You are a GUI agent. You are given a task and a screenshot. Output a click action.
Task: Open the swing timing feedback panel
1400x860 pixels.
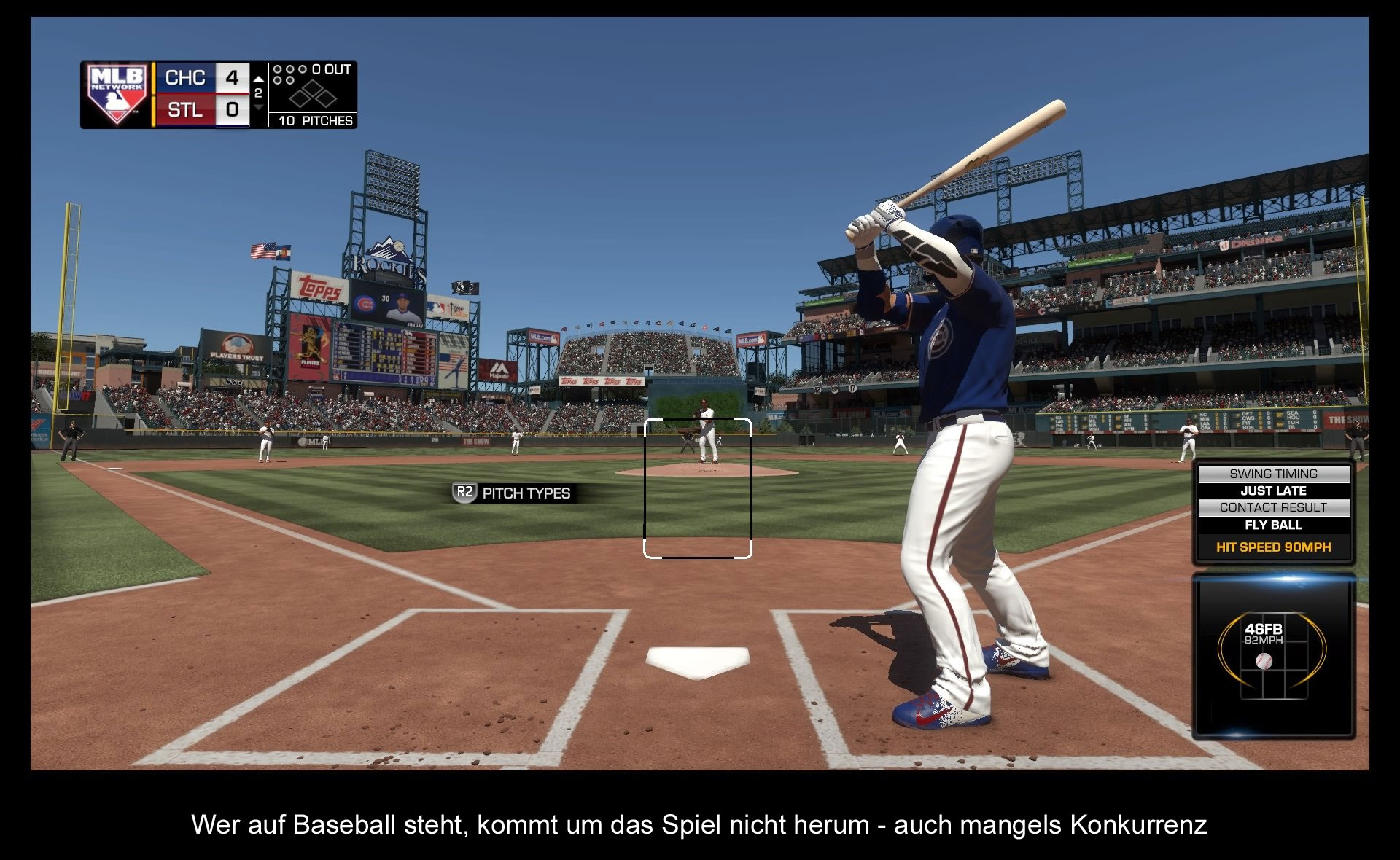1273,512
